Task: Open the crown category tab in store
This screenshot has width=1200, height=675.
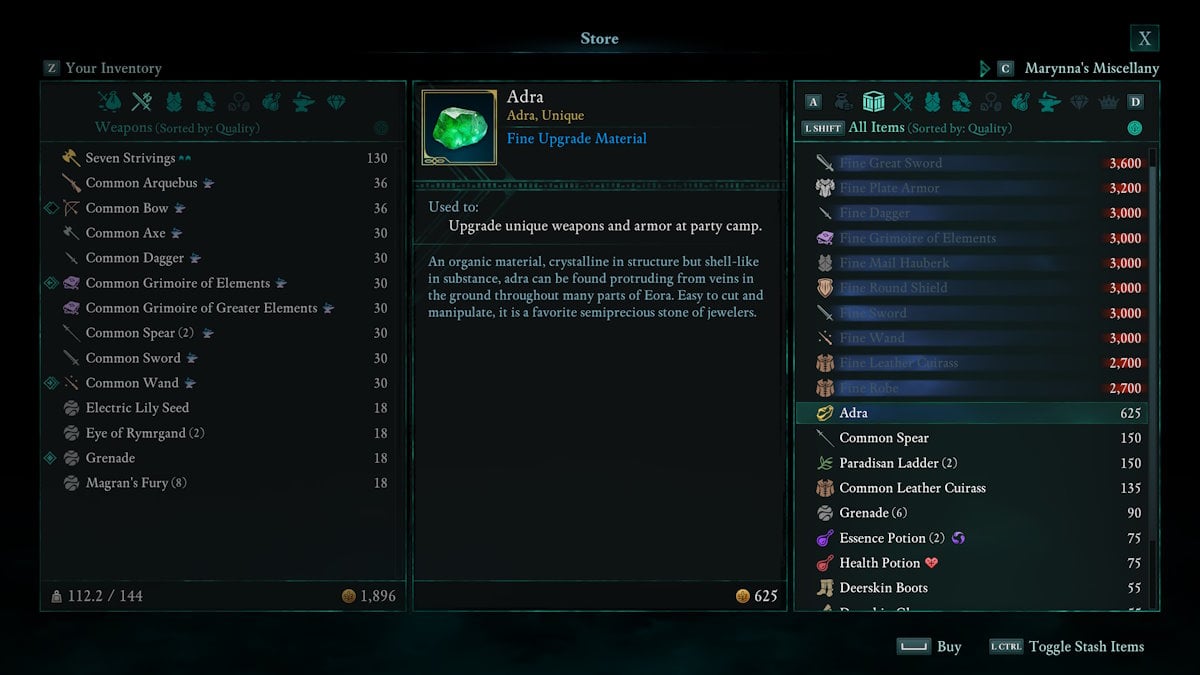Action: [x=1108, y=102]
